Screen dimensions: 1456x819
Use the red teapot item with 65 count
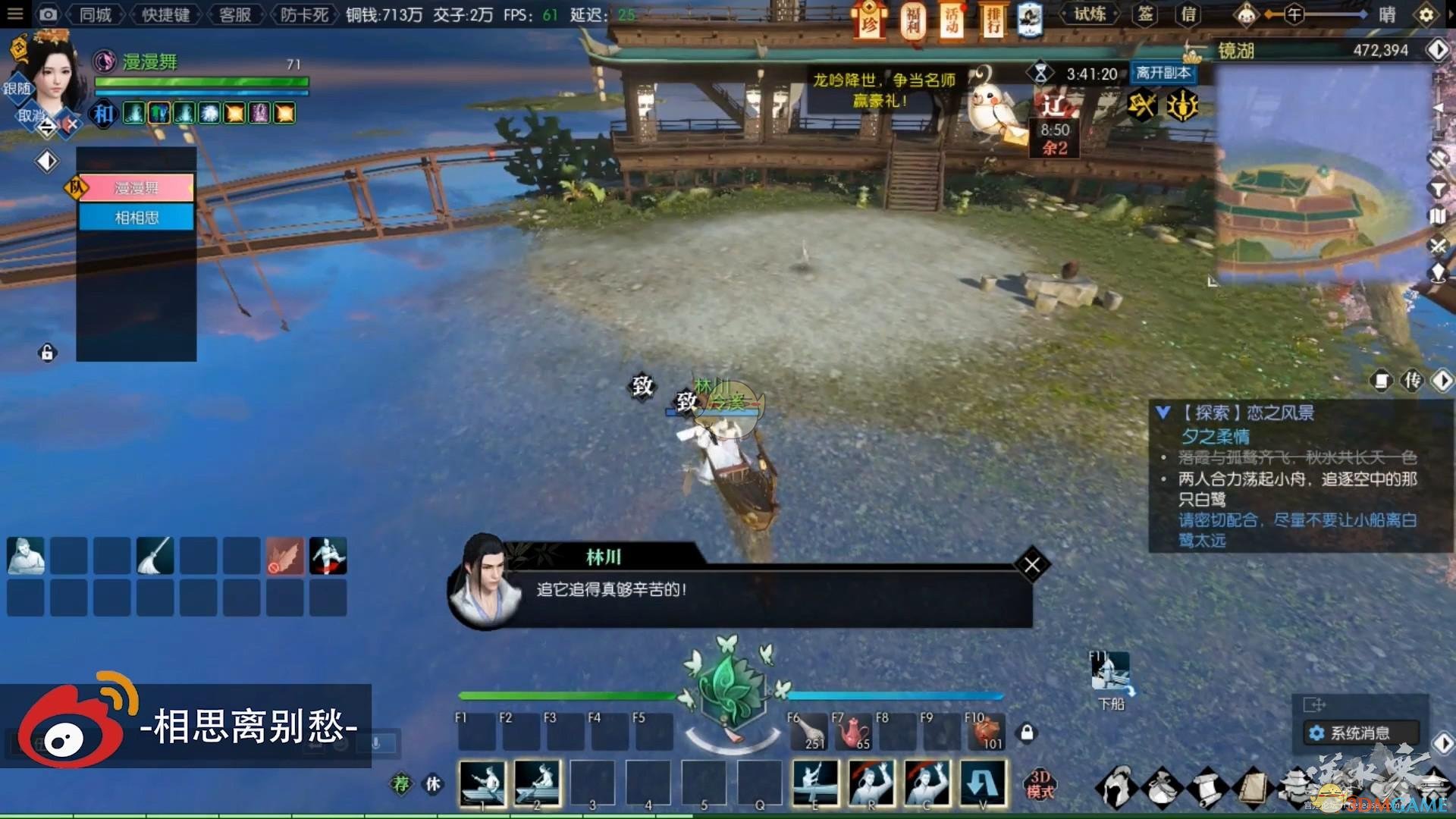(x=852, y=733)
